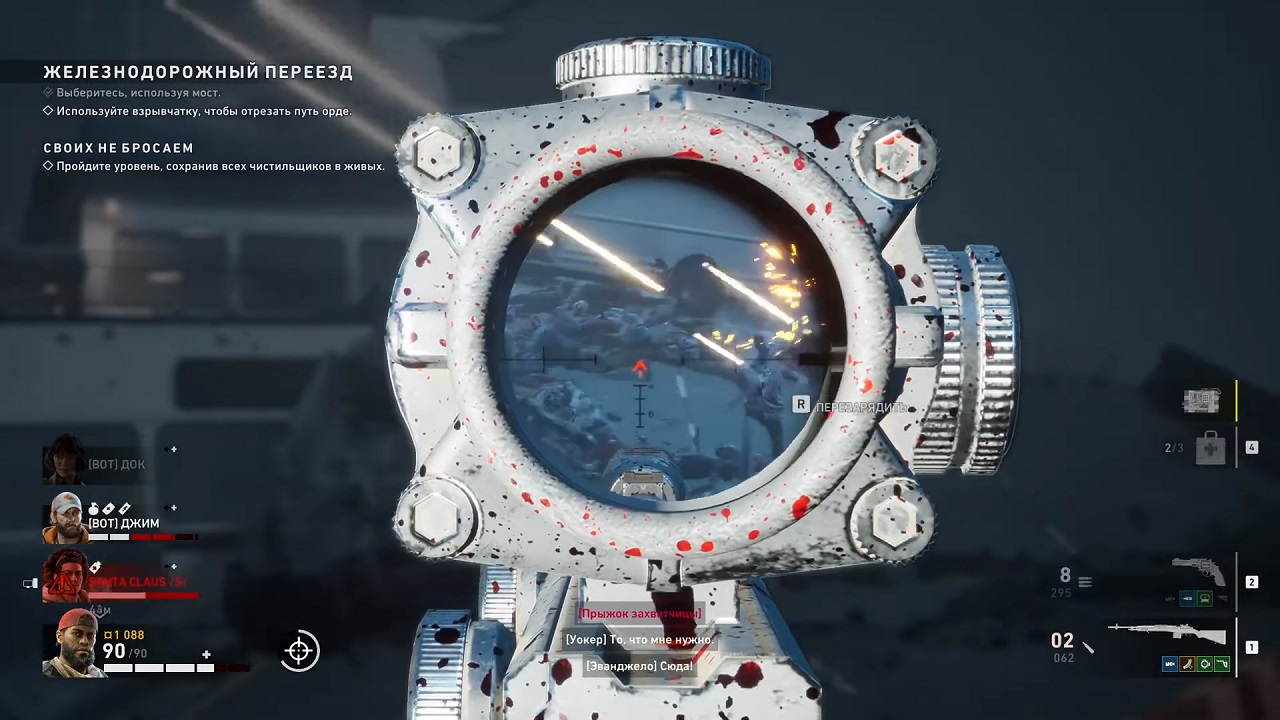Click your own character portrait
The image size is (1280, 720).
pos(72,644)
